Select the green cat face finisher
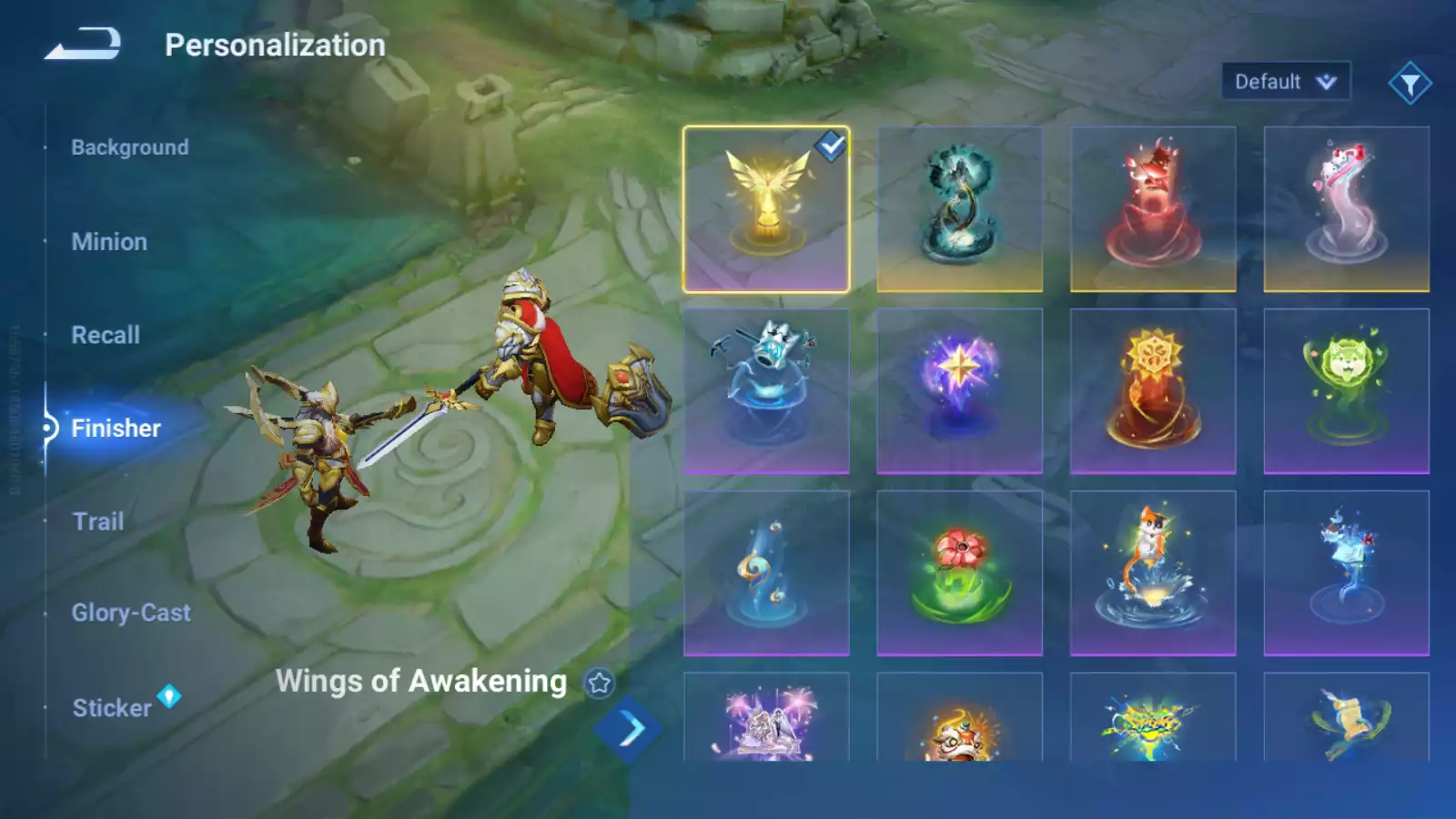Screen dimensions: 1456x819 point(1346,391)
